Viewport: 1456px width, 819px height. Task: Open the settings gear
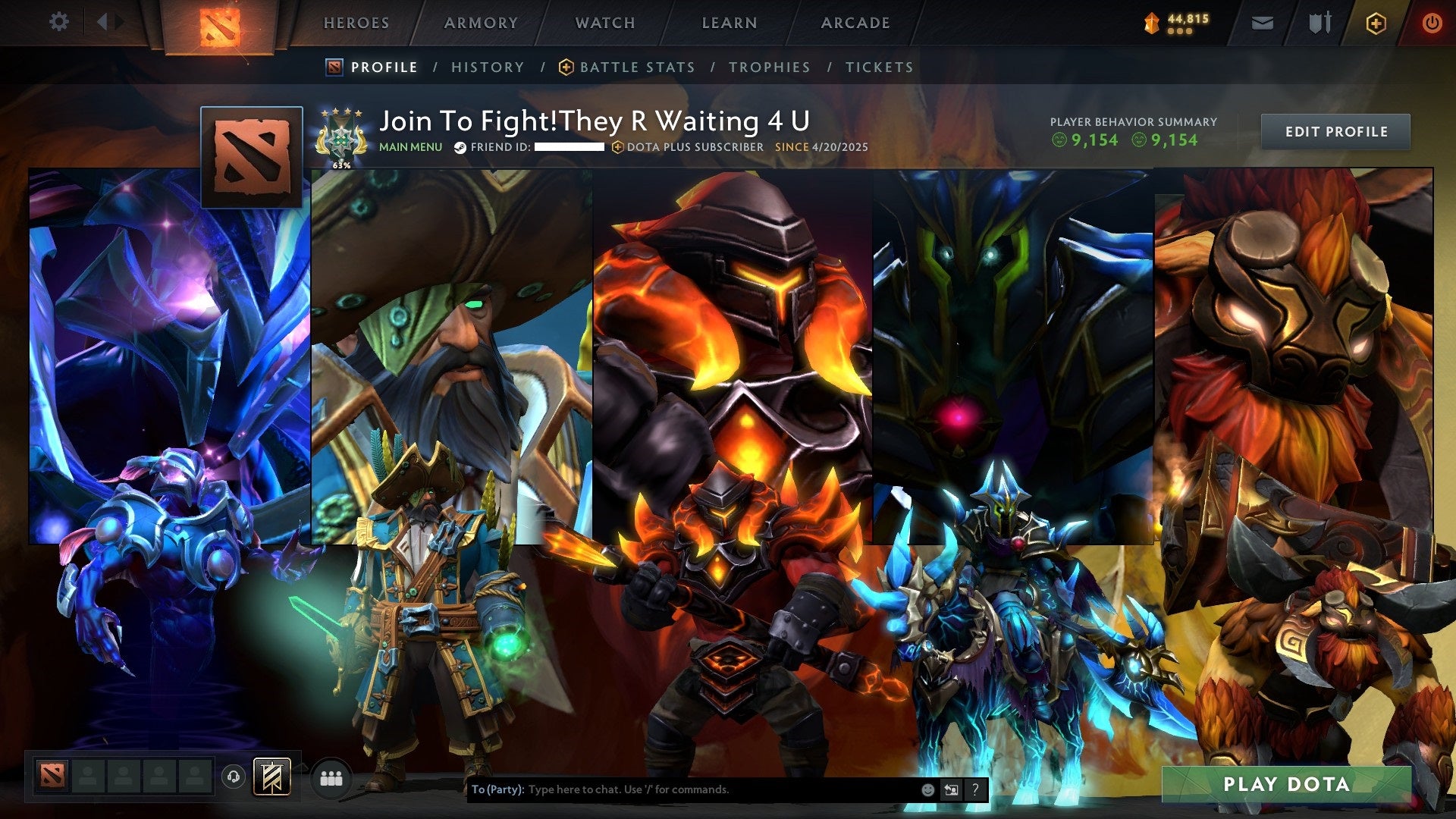[x=59, y=22]
